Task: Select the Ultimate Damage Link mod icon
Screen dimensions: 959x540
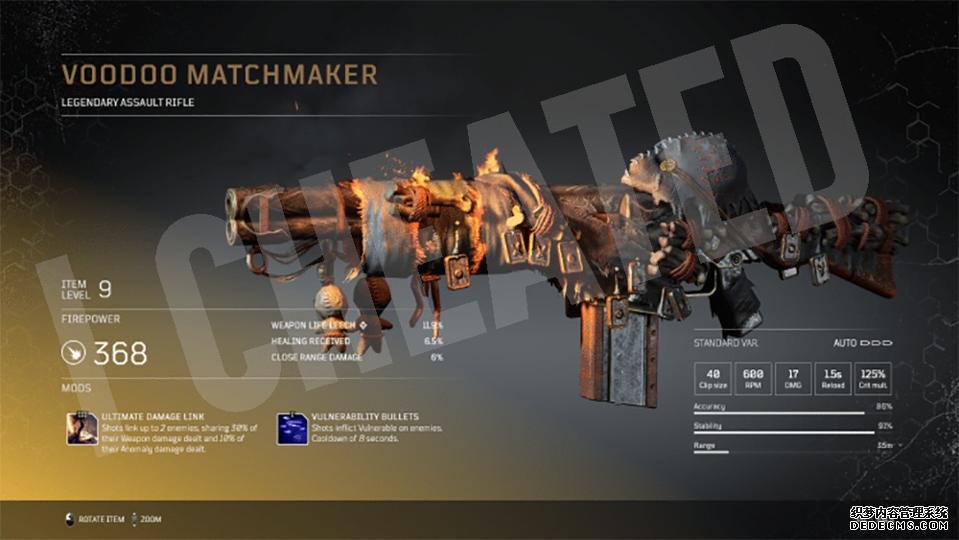Action: coord(81,427)
